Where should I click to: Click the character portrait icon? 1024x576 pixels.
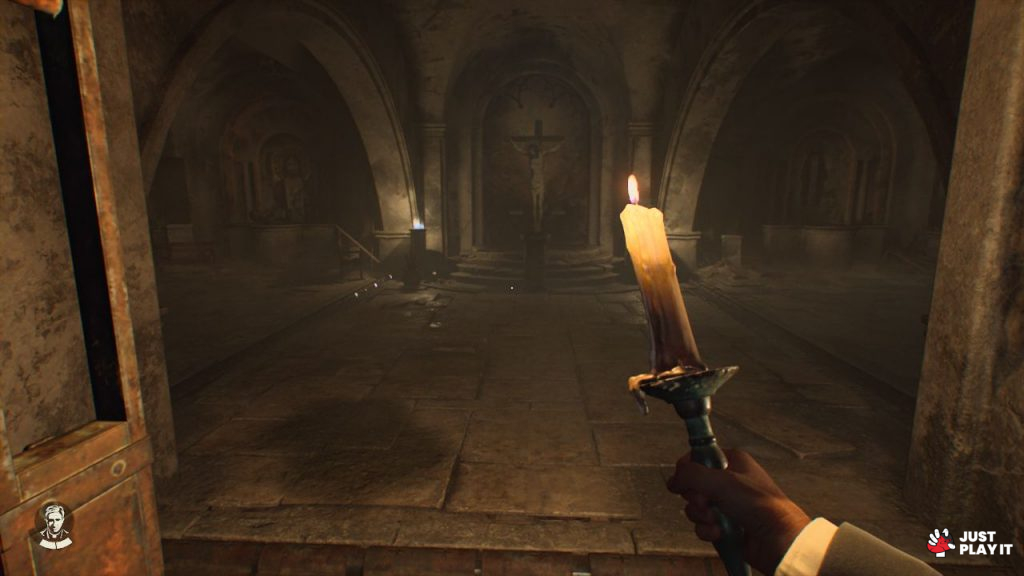point(55,526)
